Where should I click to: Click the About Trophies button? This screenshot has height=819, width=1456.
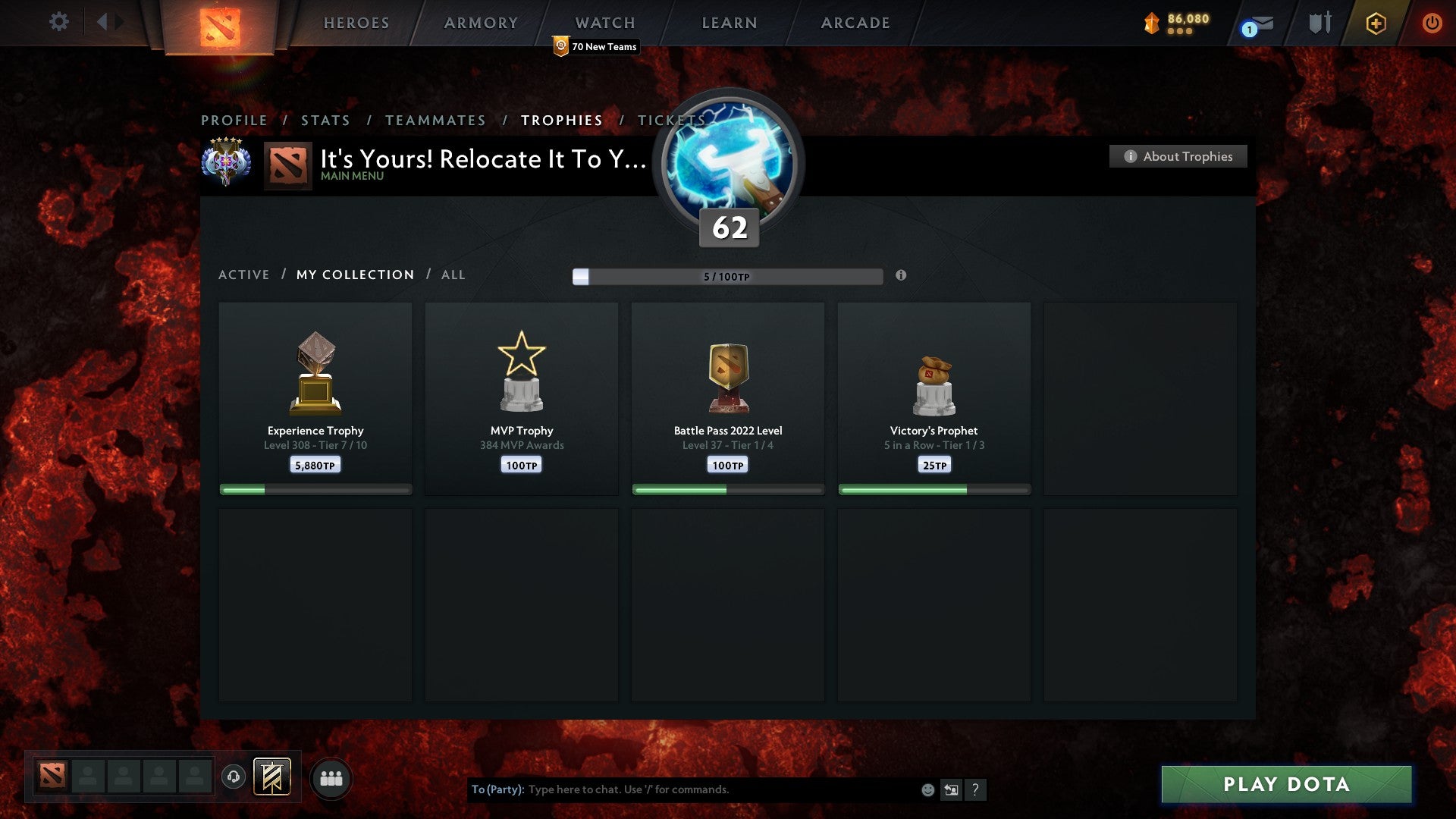point(1178,156)
